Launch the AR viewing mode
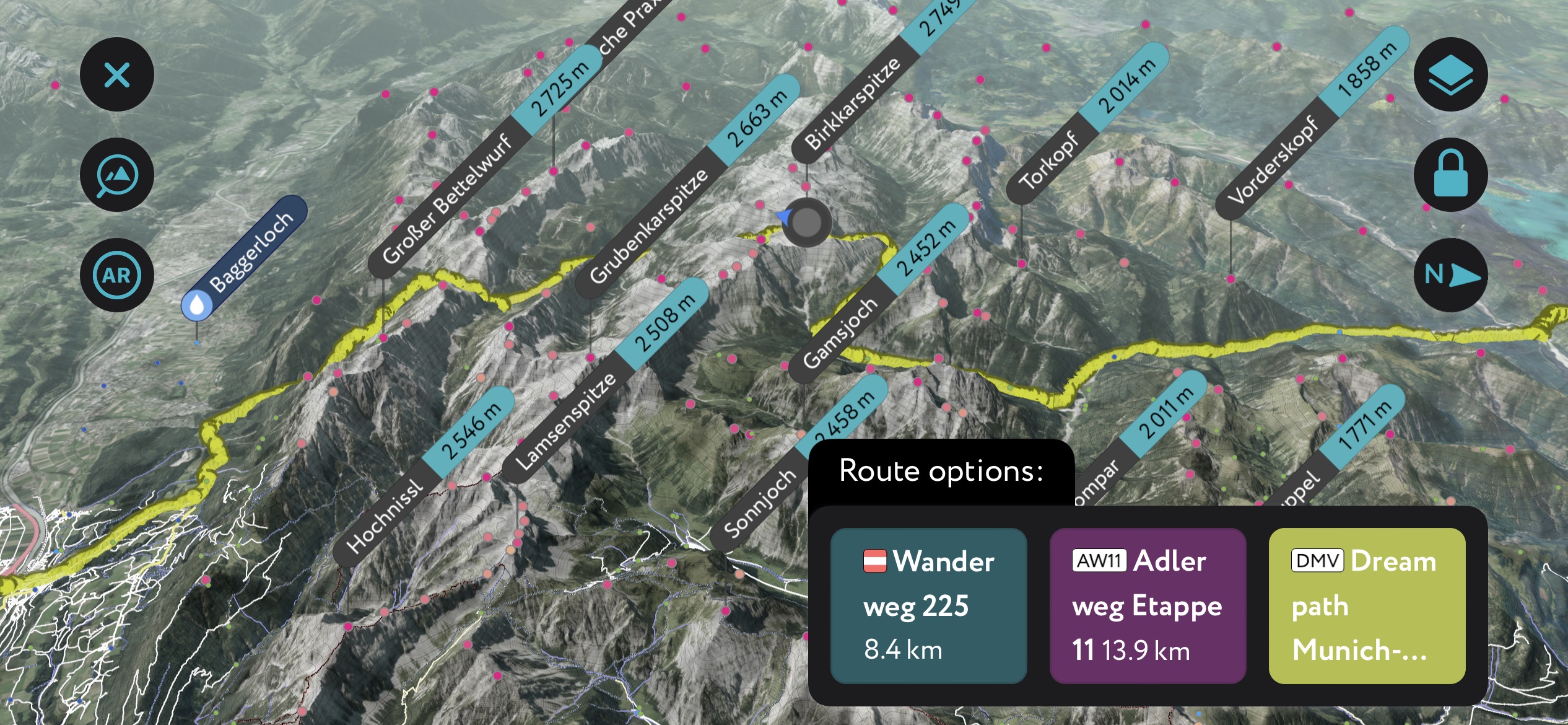Viewport: 1568px width, 725px height. [x=116, y=275]
